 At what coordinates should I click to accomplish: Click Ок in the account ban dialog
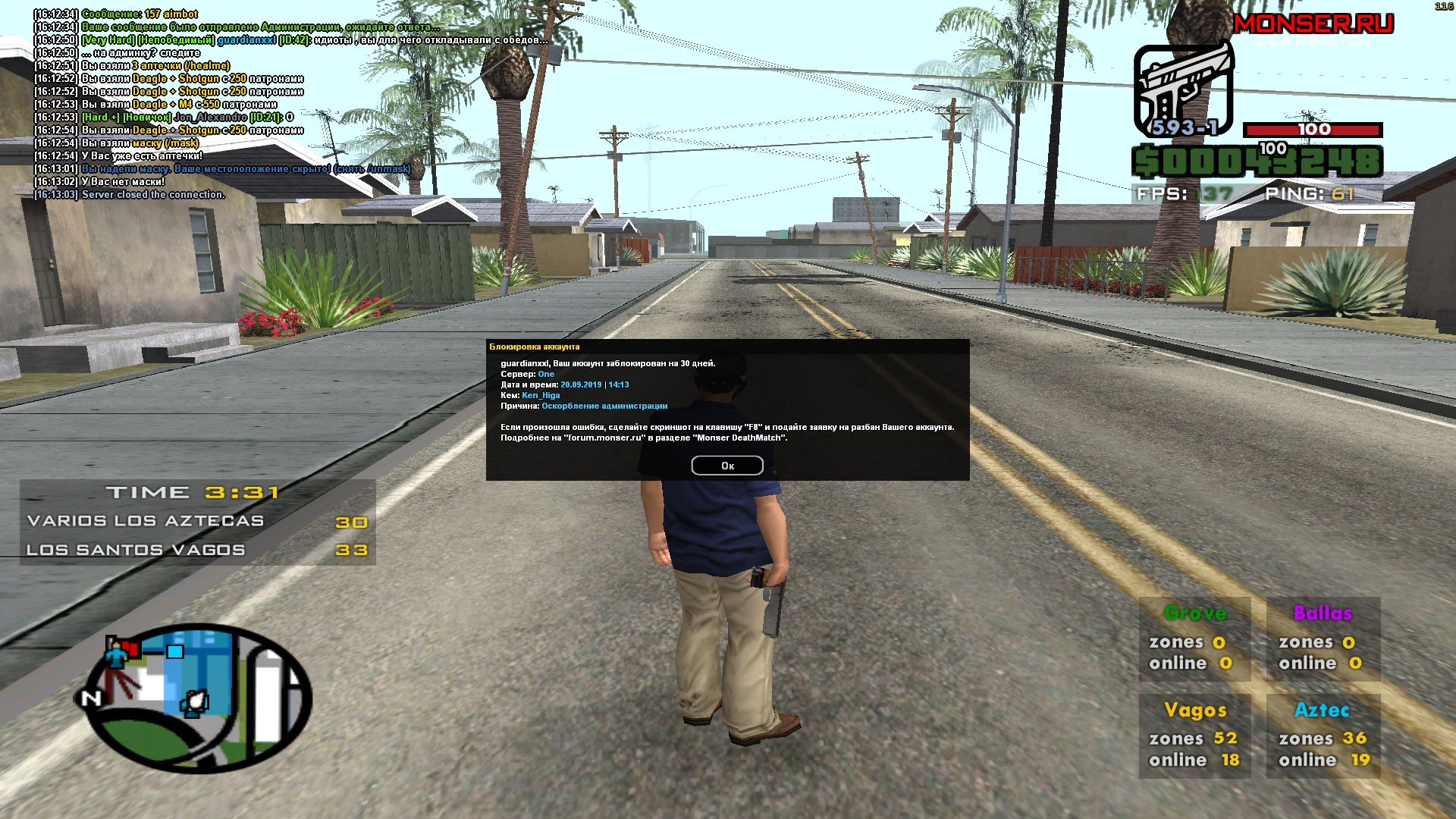[726, 466]
